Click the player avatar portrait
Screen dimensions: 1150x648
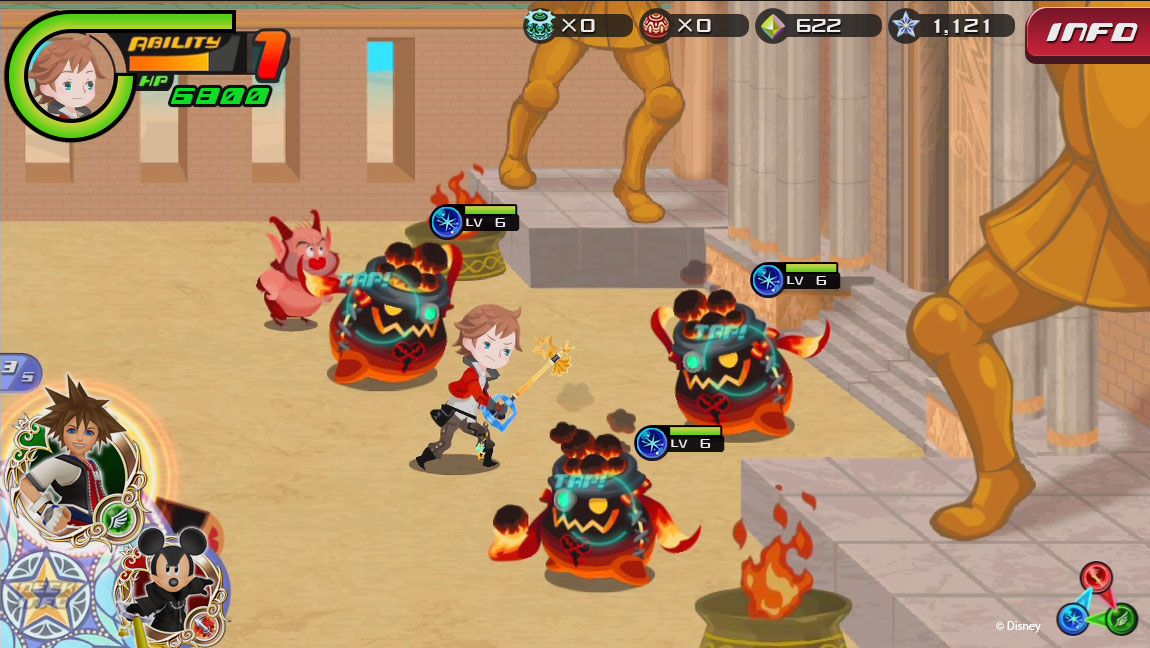[70, 75]
